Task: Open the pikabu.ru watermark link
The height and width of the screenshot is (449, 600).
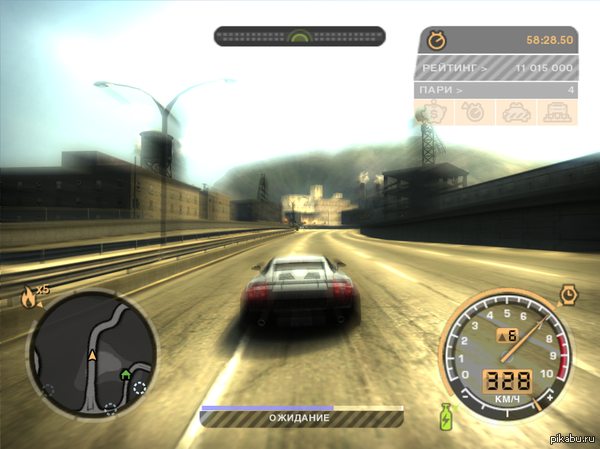Action: click(x=571, y=439)
